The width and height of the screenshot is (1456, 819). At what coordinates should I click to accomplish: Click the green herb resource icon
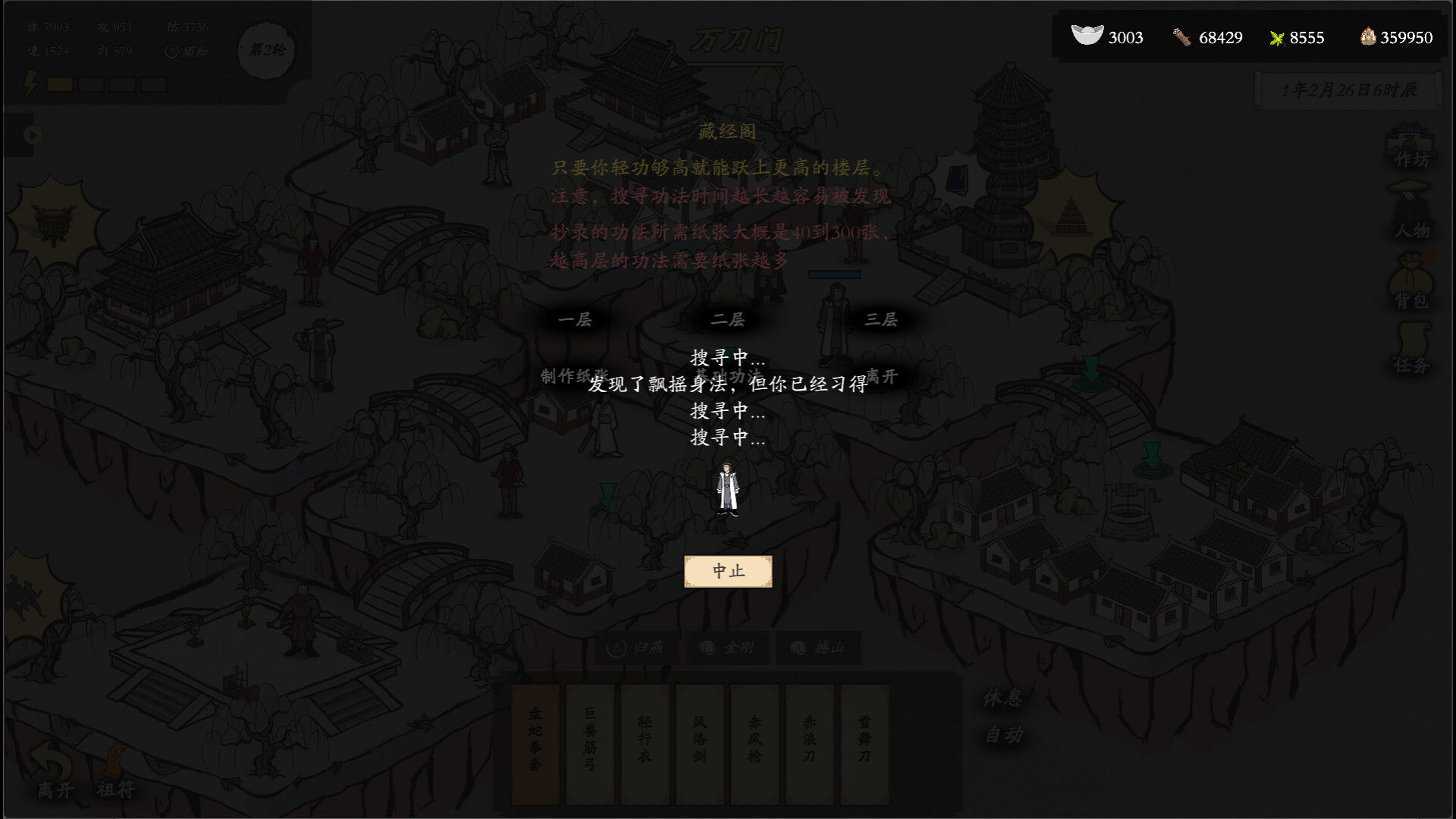[x=1278, y=38]
